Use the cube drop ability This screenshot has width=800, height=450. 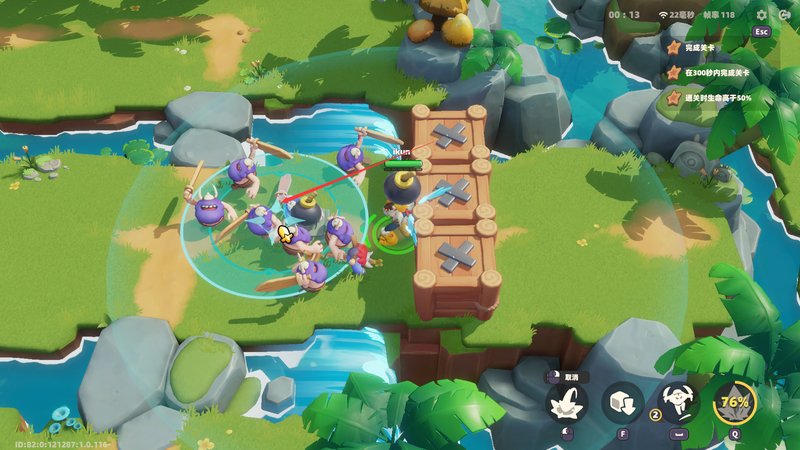pyautogui.click(x=622, y=403)
